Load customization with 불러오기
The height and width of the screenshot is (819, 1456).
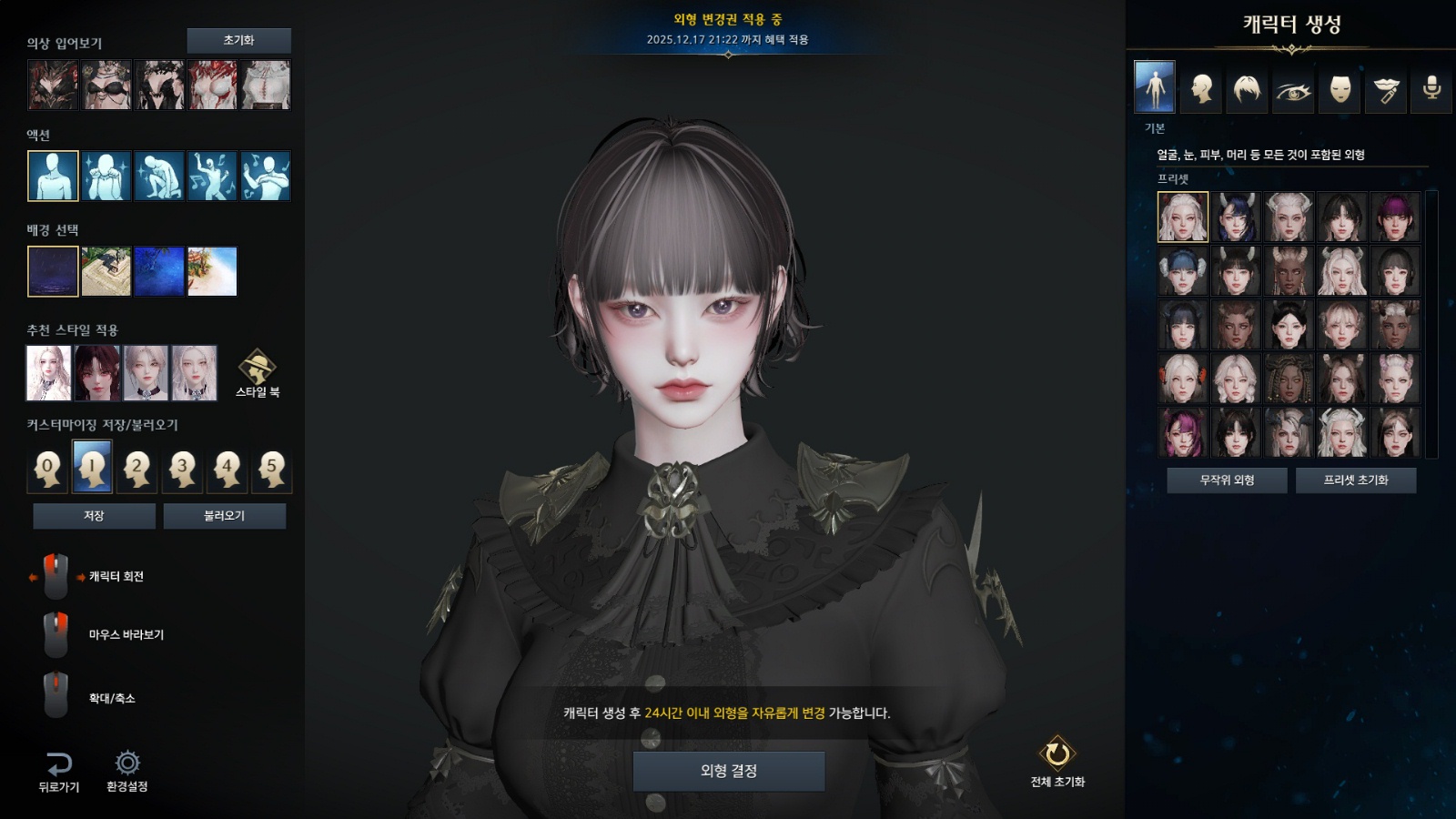pos(224,516)
